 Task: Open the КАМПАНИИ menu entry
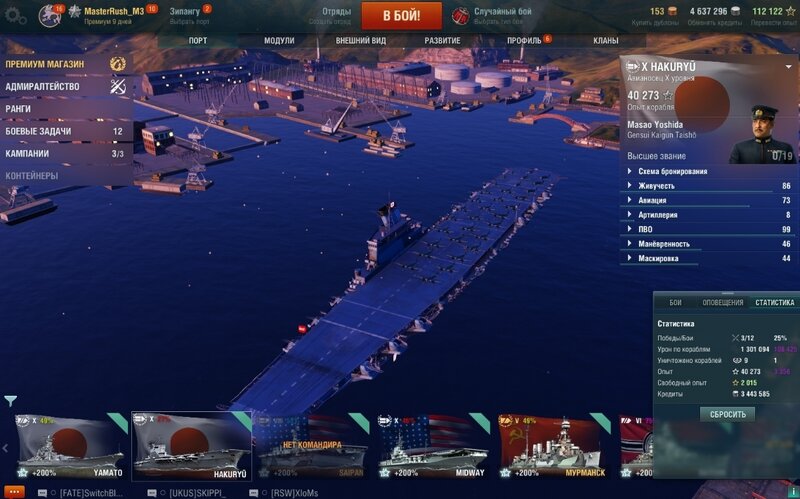pos(27,154)
